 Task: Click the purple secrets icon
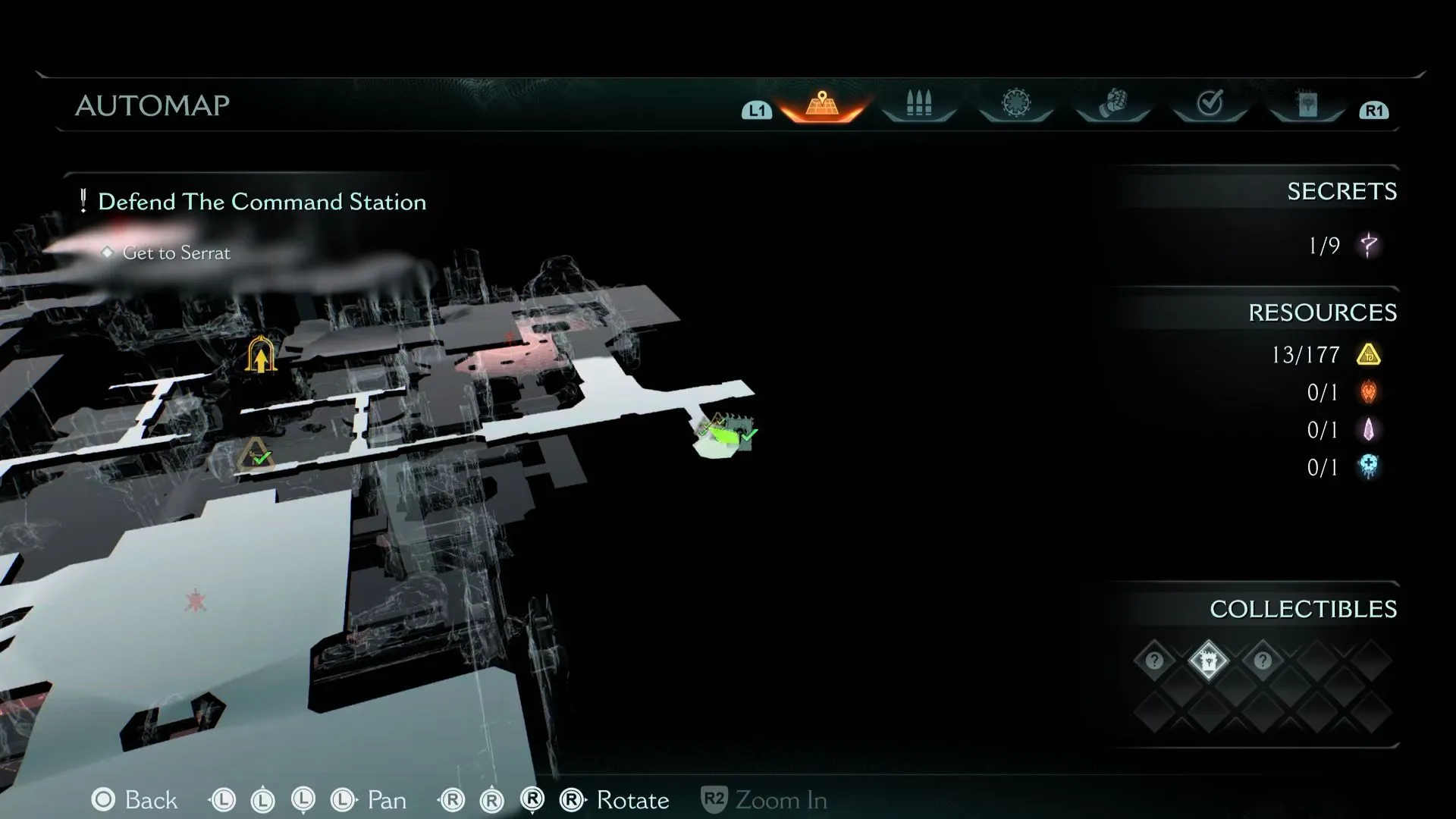coord(1368,245)
